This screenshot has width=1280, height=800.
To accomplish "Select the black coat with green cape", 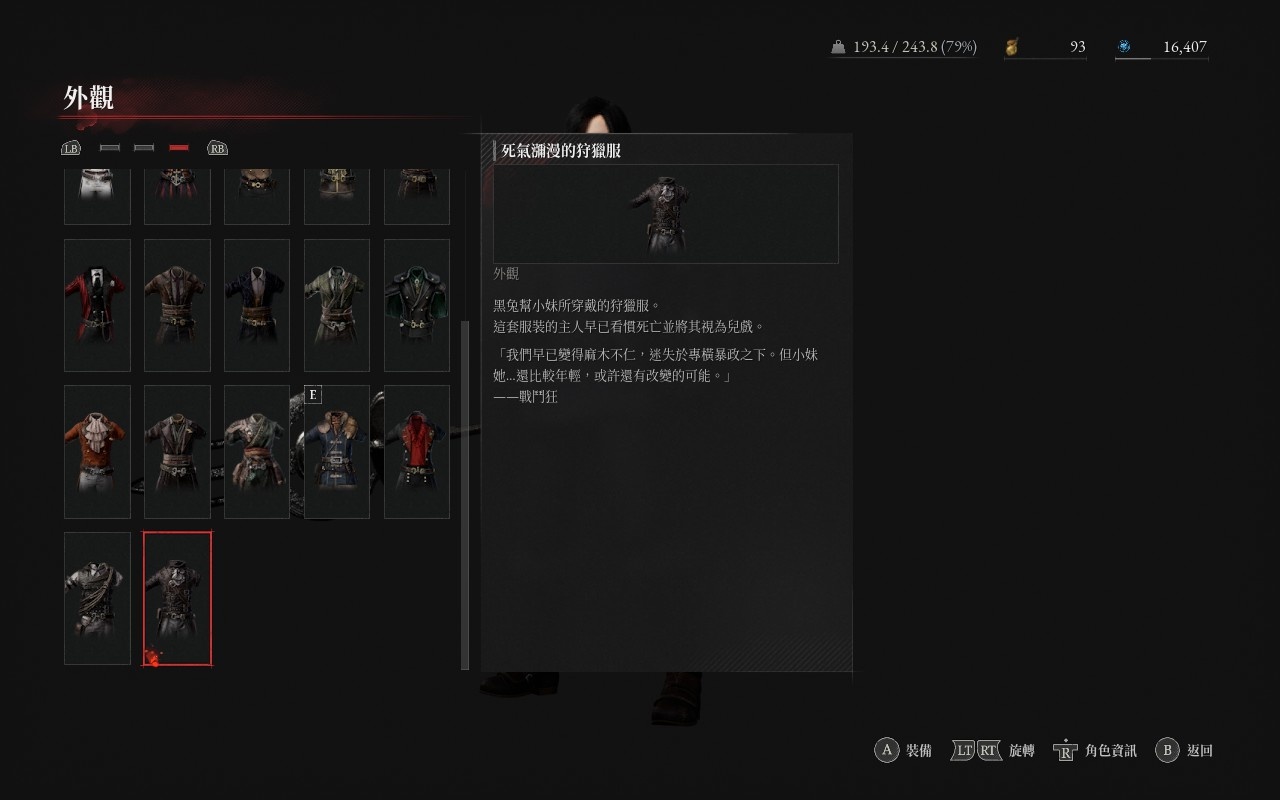I will click(417, 305).
